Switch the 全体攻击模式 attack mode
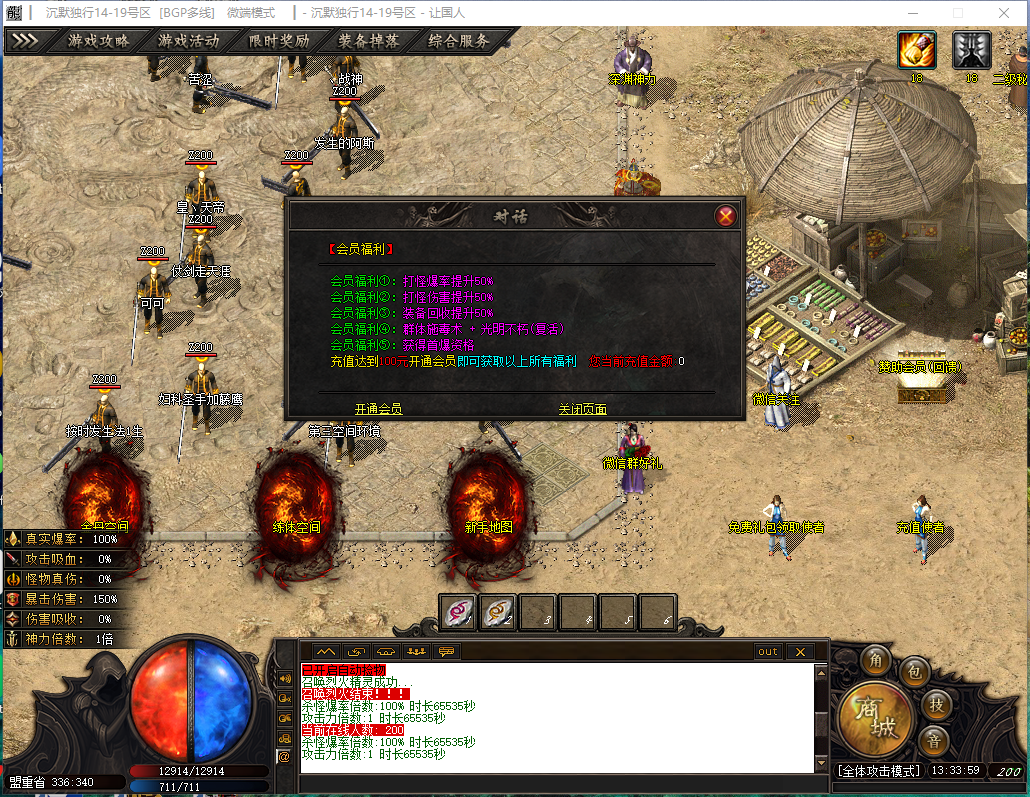1030x797 pixels. point(878,771)
